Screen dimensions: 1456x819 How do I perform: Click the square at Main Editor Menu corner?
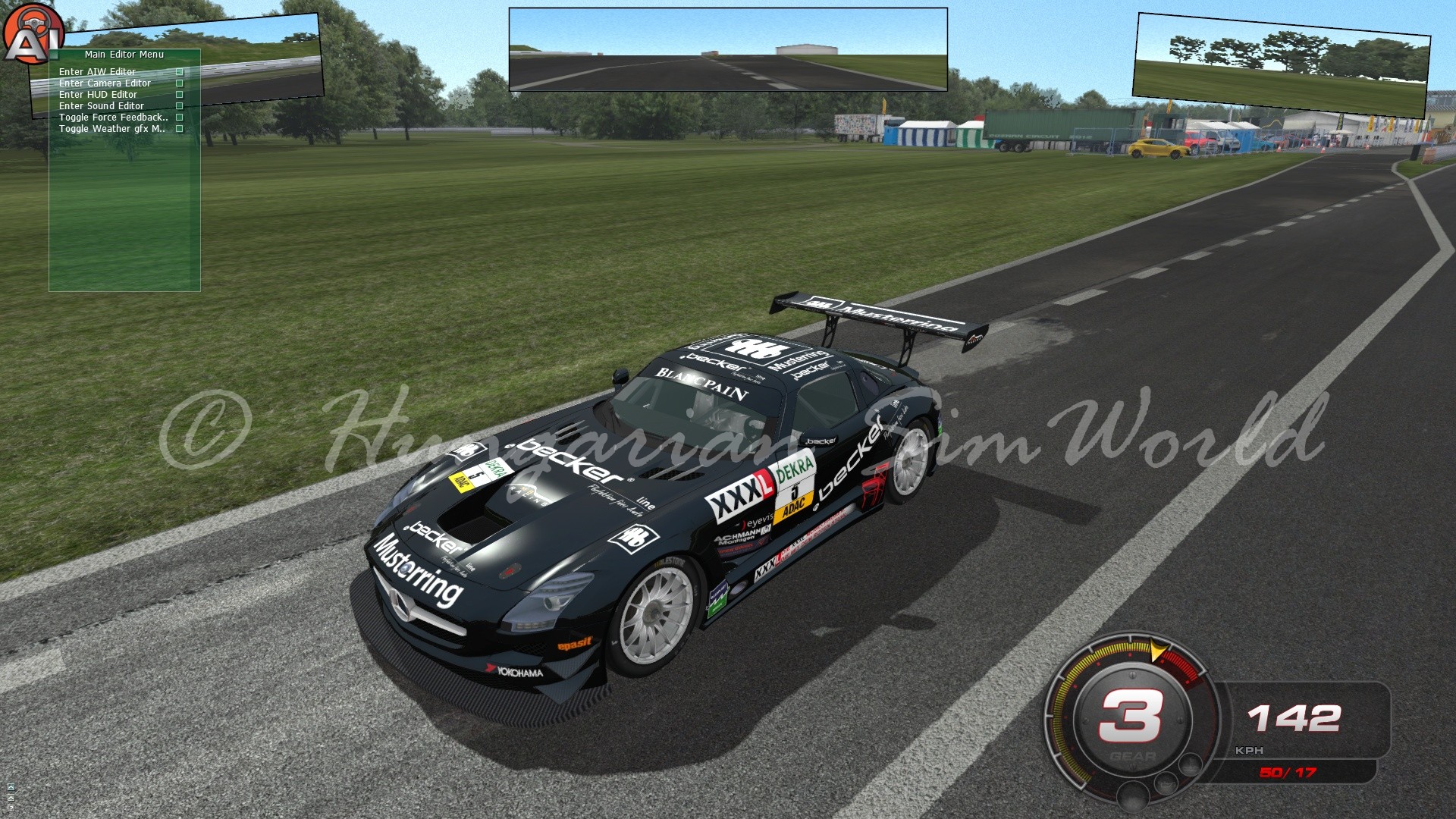(x=55, y=55)
